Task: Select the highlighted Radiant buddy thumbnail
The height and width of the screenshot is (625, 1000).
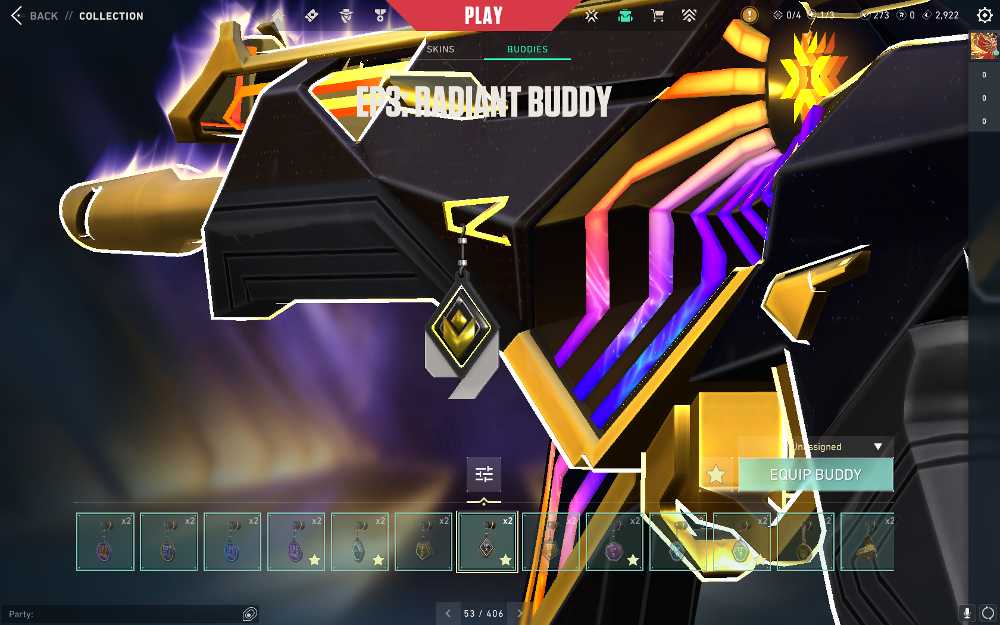Action: coord(487,542)
